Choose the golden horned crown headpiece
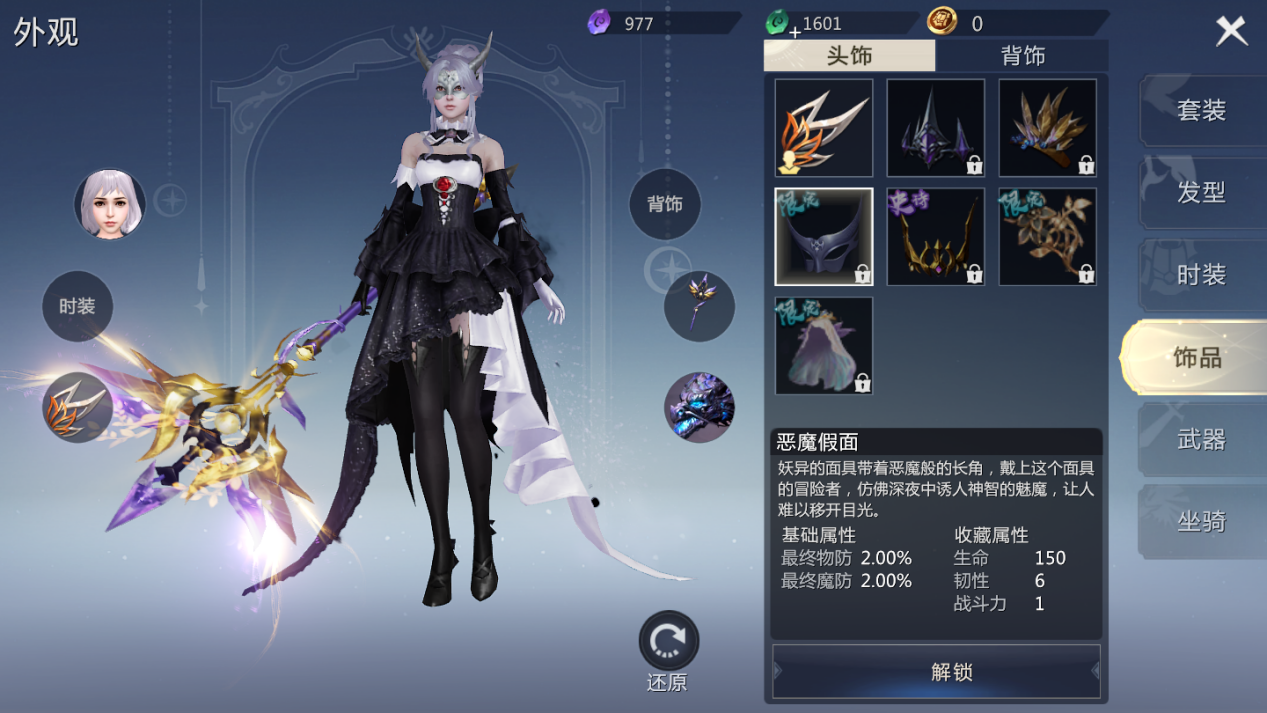The height and width of the screenshot is (713, 1267). (x=936, y=237)
